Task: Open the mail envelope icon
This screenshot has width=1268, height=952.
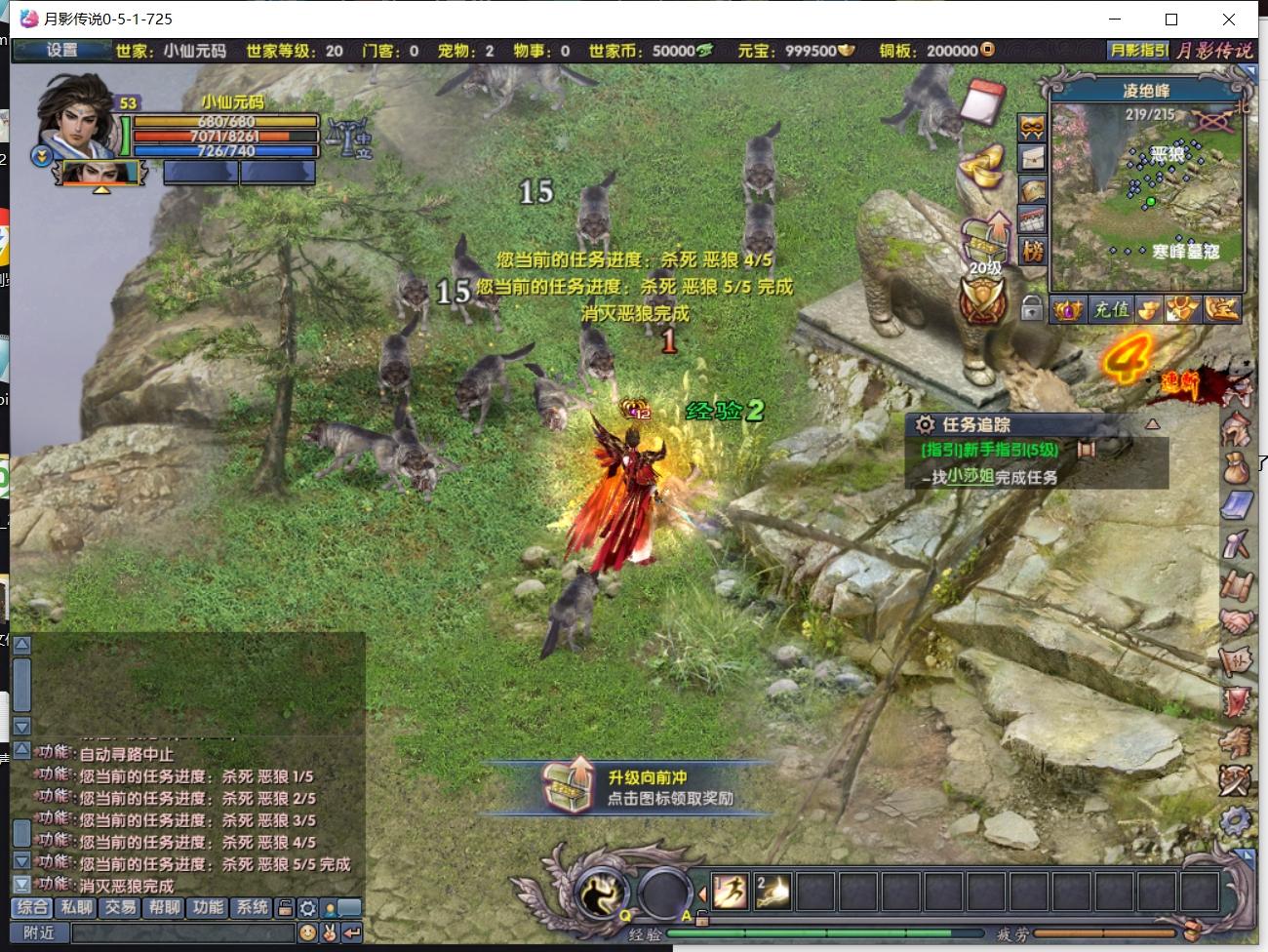Action: point(1032,159)
